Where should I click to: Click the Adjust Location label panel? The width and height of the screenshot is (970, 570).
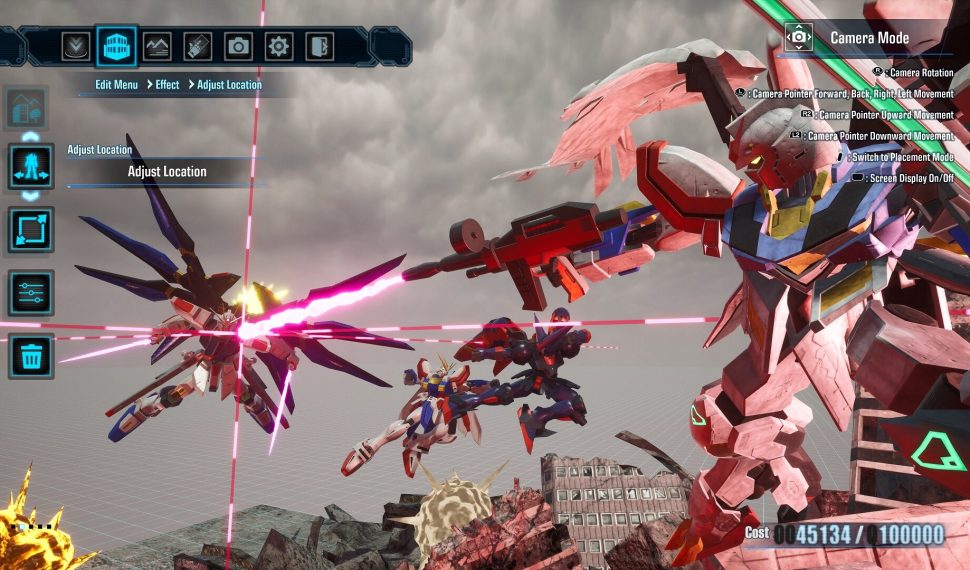pos(166,172)
